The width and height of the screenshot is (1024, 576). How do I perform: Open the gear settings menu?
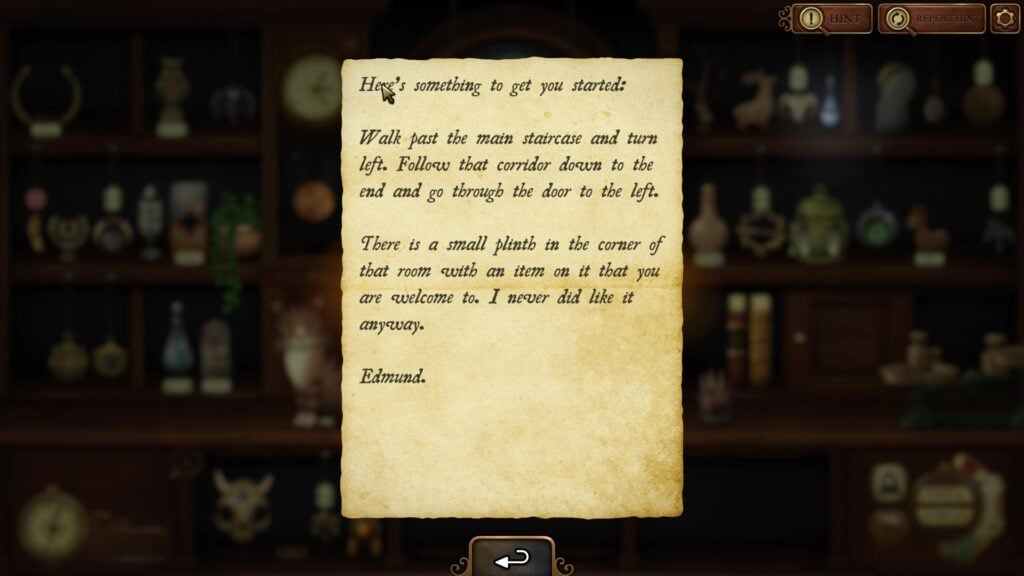point(1005,18)
